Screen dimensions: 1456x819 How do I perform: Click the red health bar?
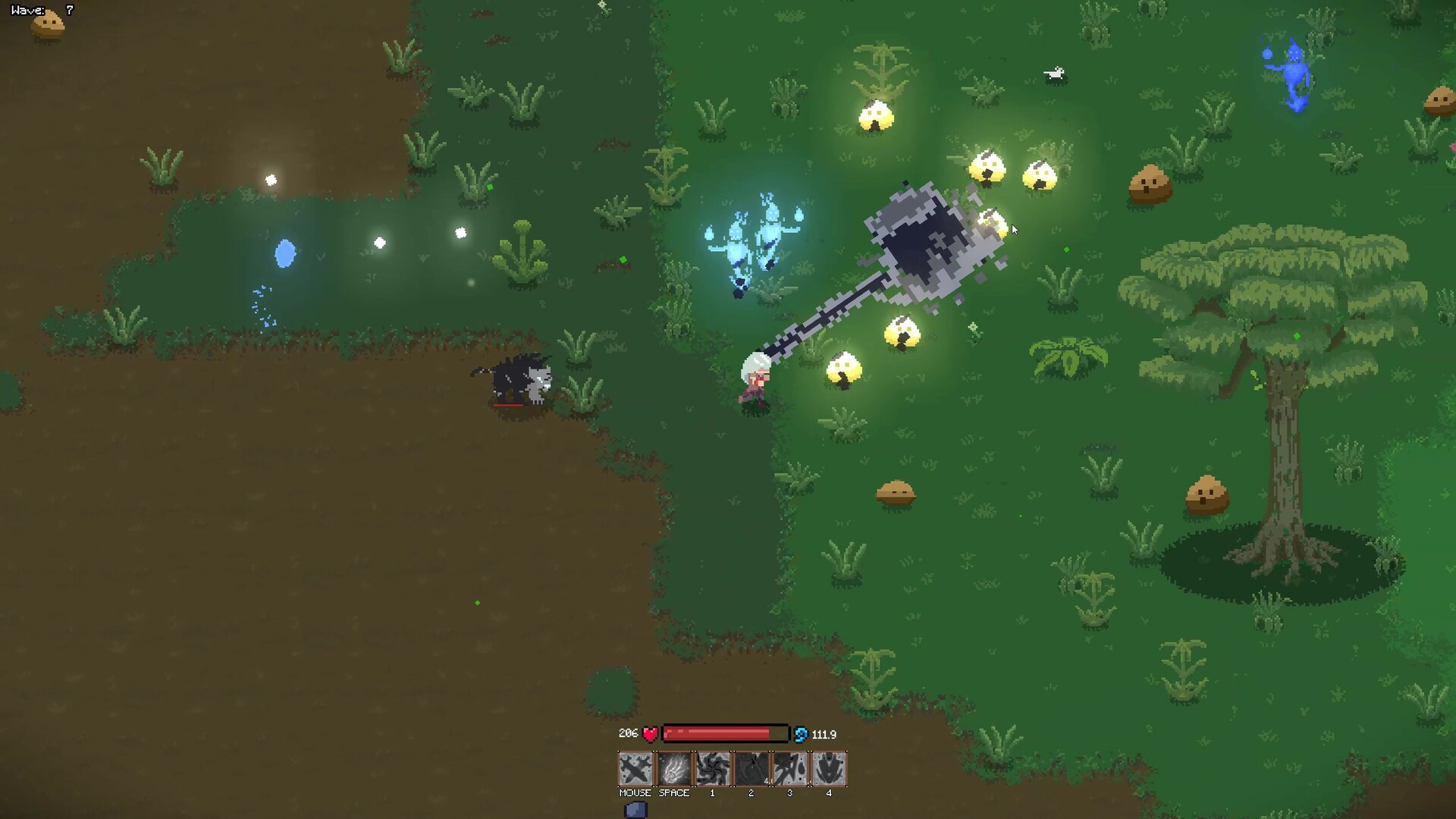[x=724, y=733]
